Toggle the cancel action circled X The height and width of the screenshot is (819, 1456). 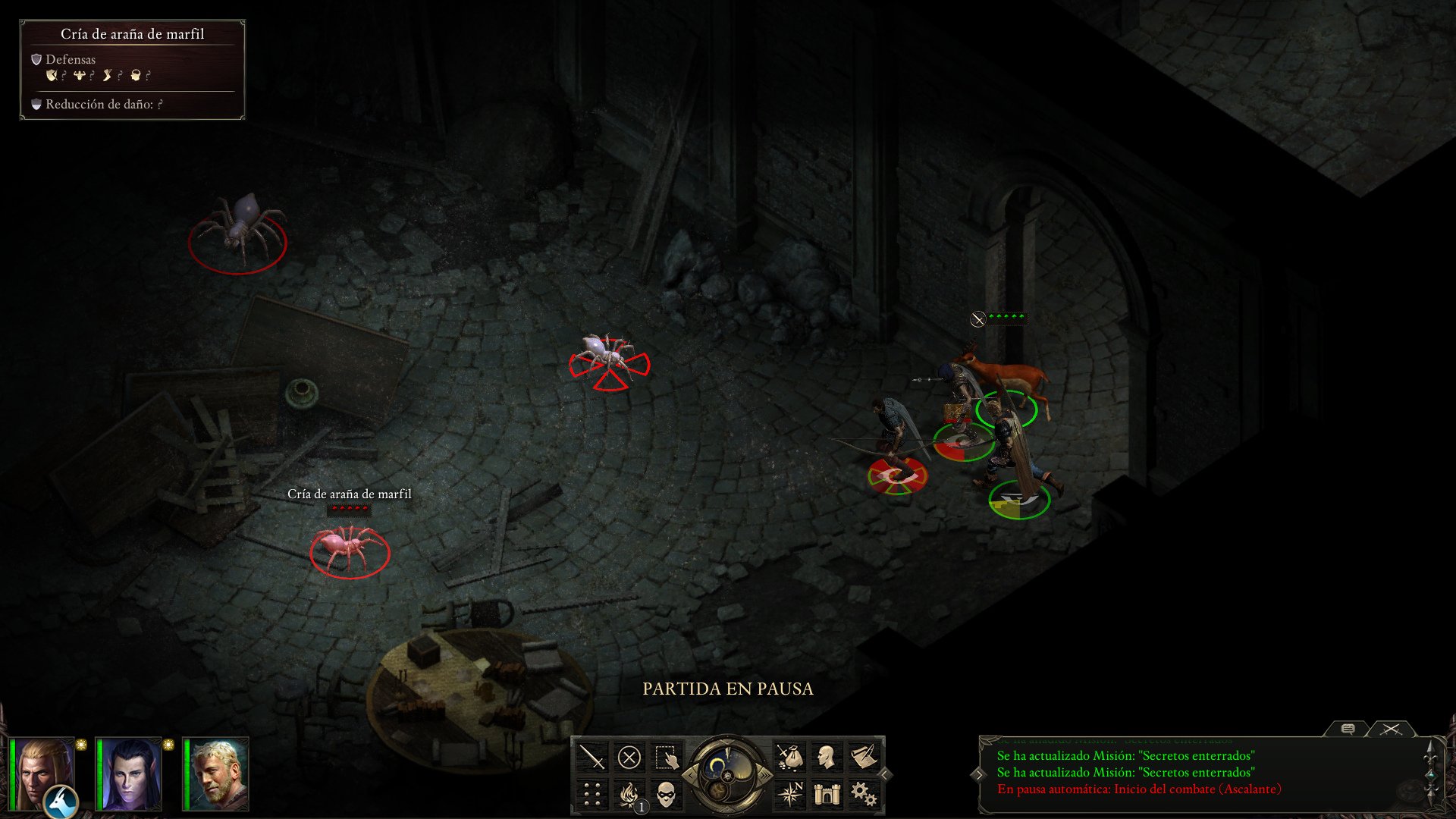point(629,758)
